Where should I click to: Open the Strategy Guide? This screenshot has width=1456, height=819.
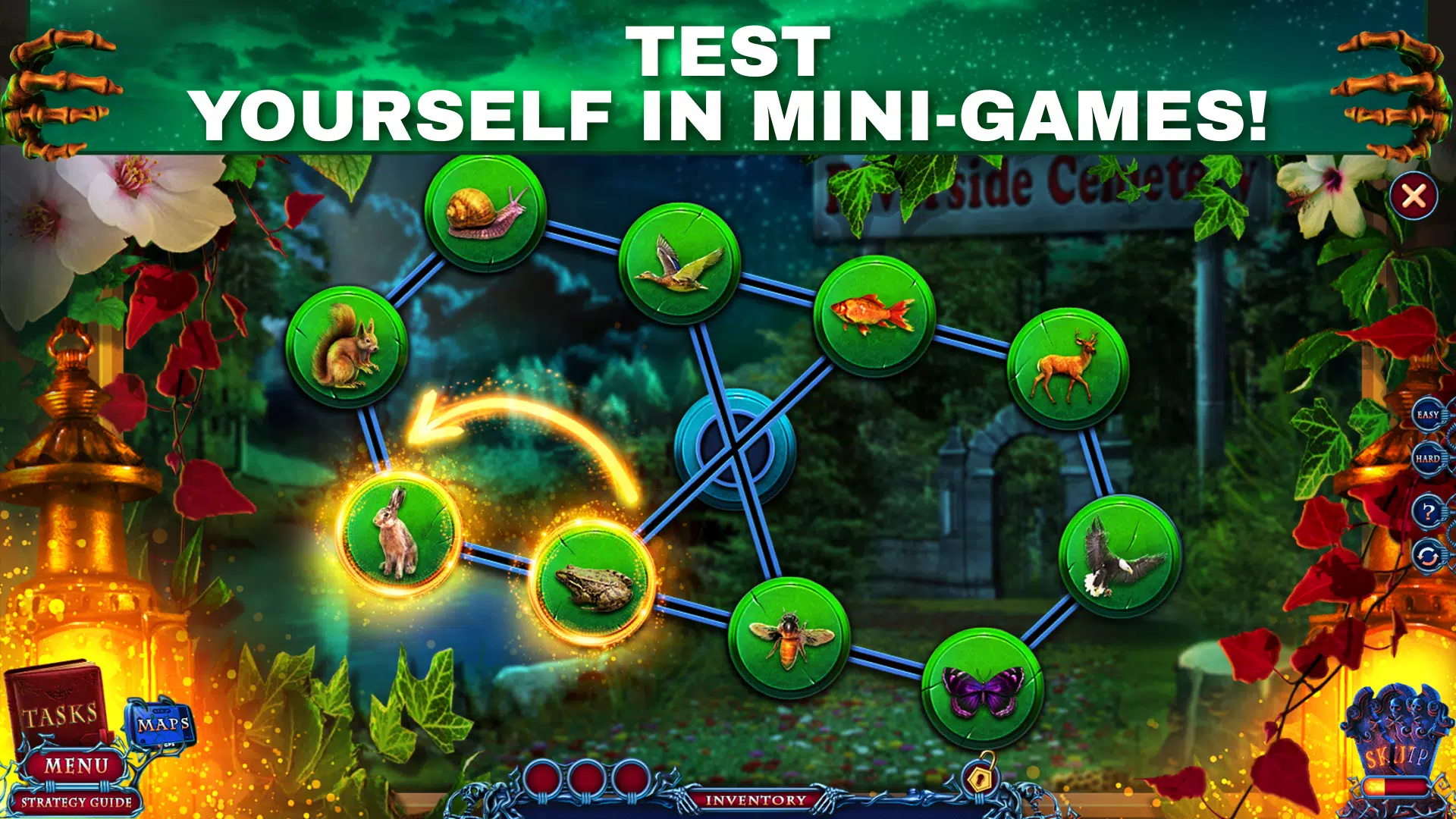tap(76, 802)
